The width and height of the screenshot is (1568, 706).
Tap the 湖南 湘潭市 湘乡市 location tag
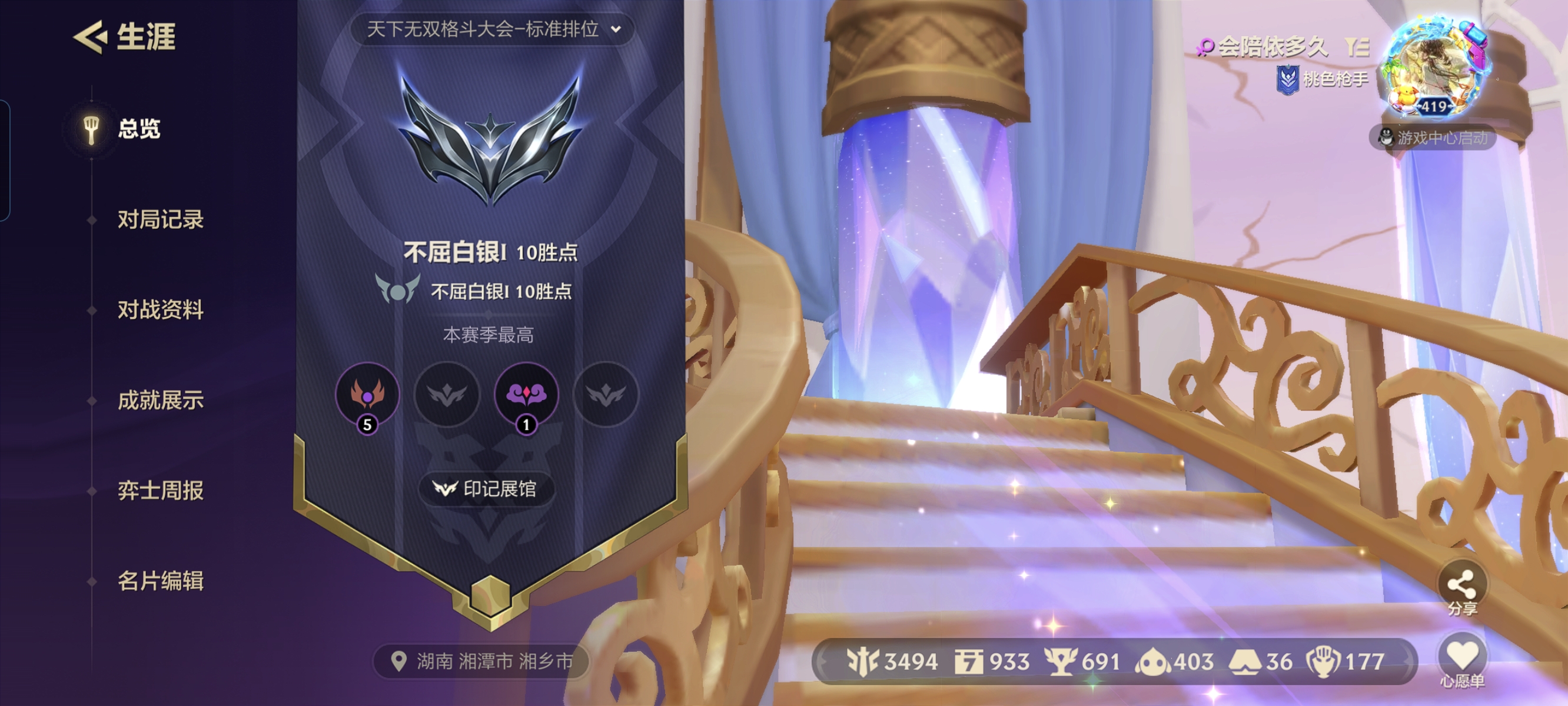pos(481,661)
